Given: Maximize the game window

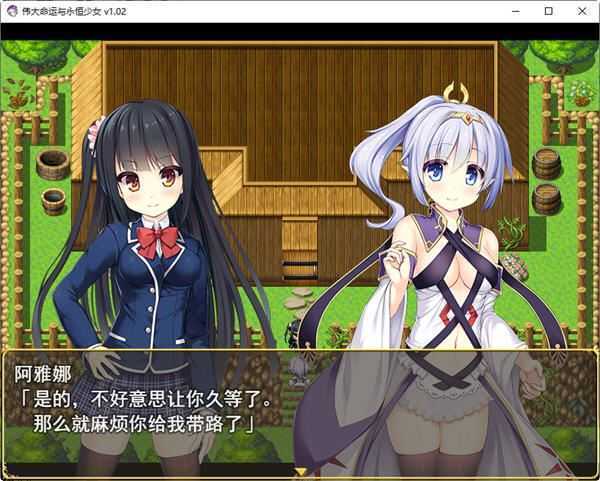Looking at the screenshot, I should [548, 11].
